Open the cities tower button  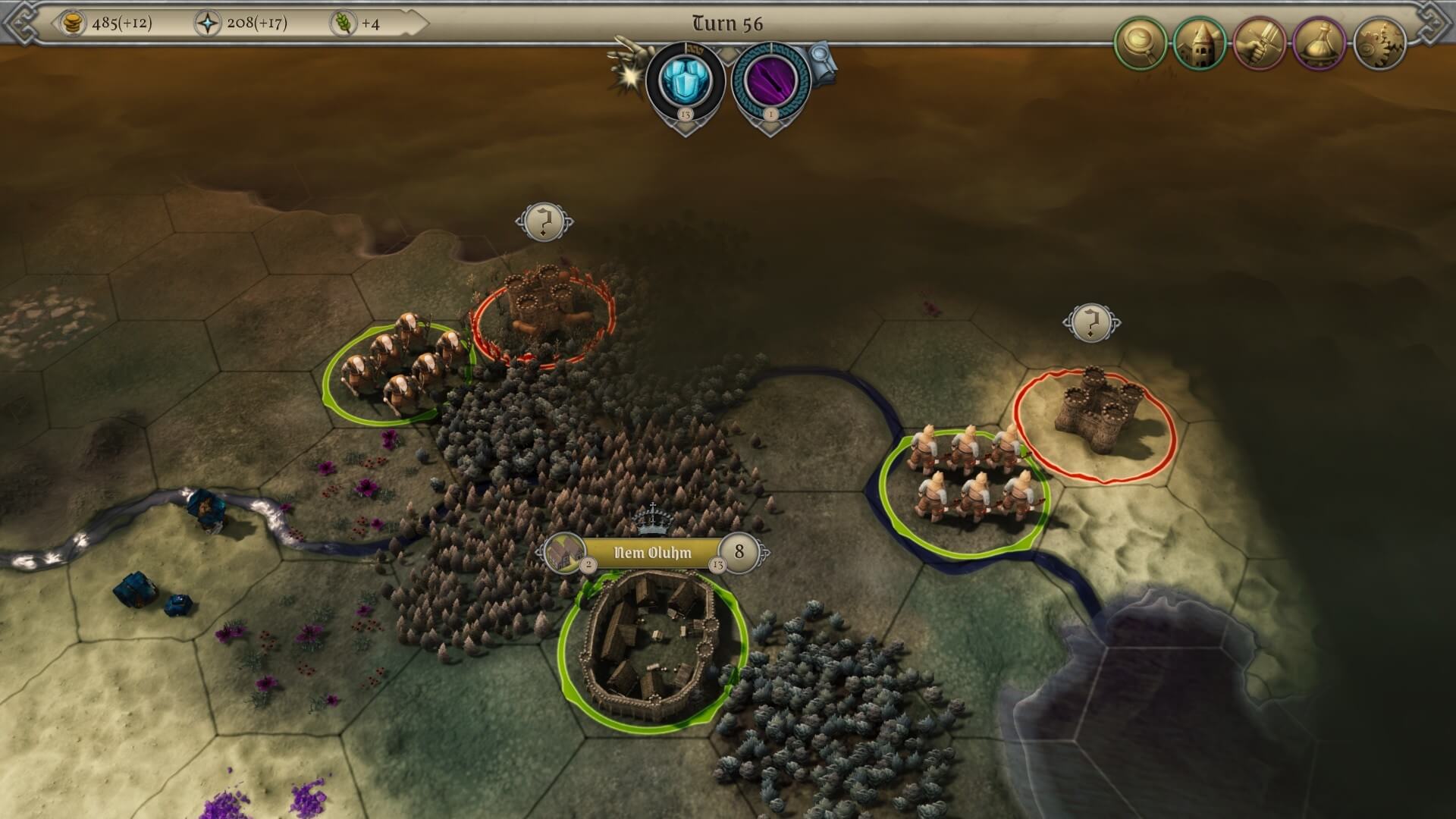[x=1200, y=43]
